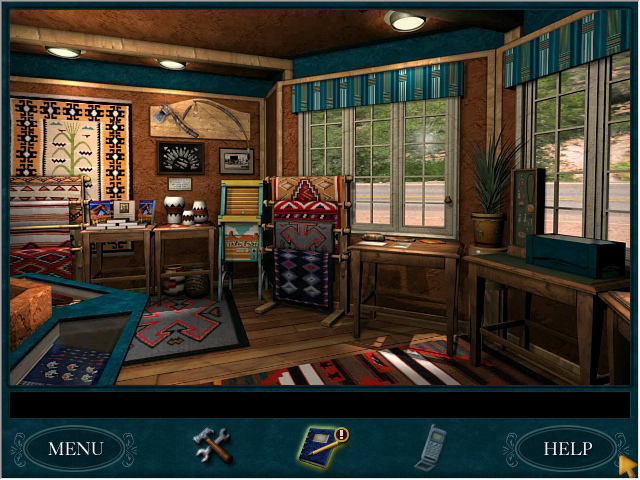Open the journal notebook with alert
Image resolution: width=640 pixels, height=480 pixels.
(x=320, y=446)
